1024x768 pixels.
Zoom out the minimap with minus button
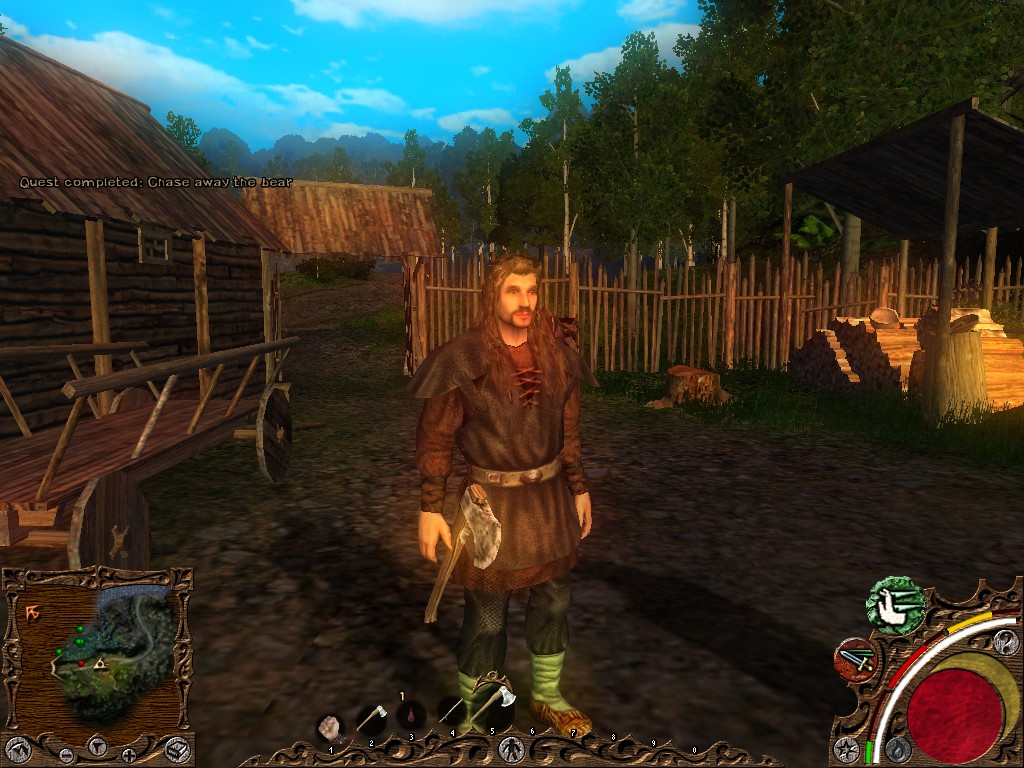[66, 754]
